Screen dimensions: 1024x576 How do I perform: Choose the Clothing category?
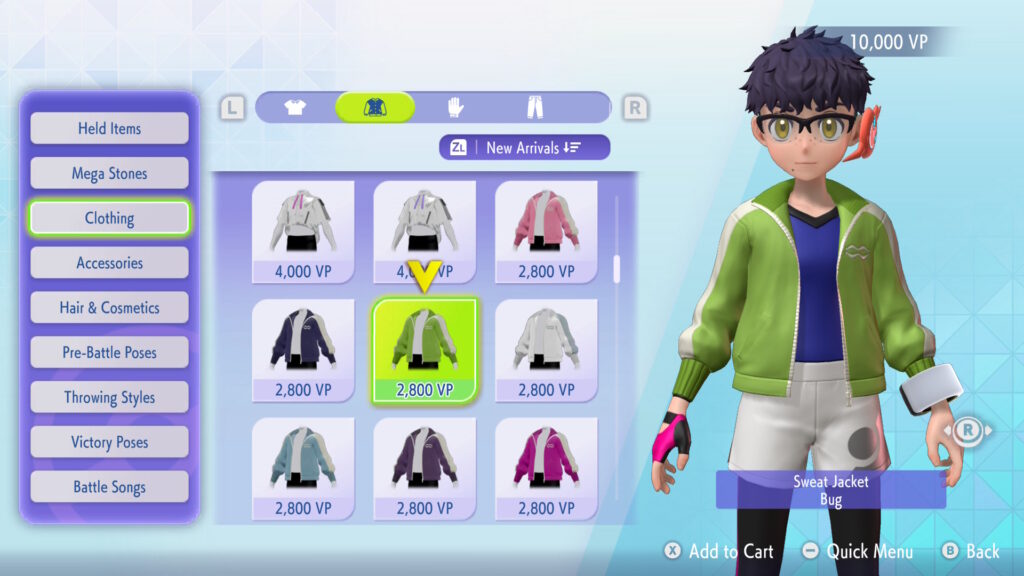click(109, 218)
